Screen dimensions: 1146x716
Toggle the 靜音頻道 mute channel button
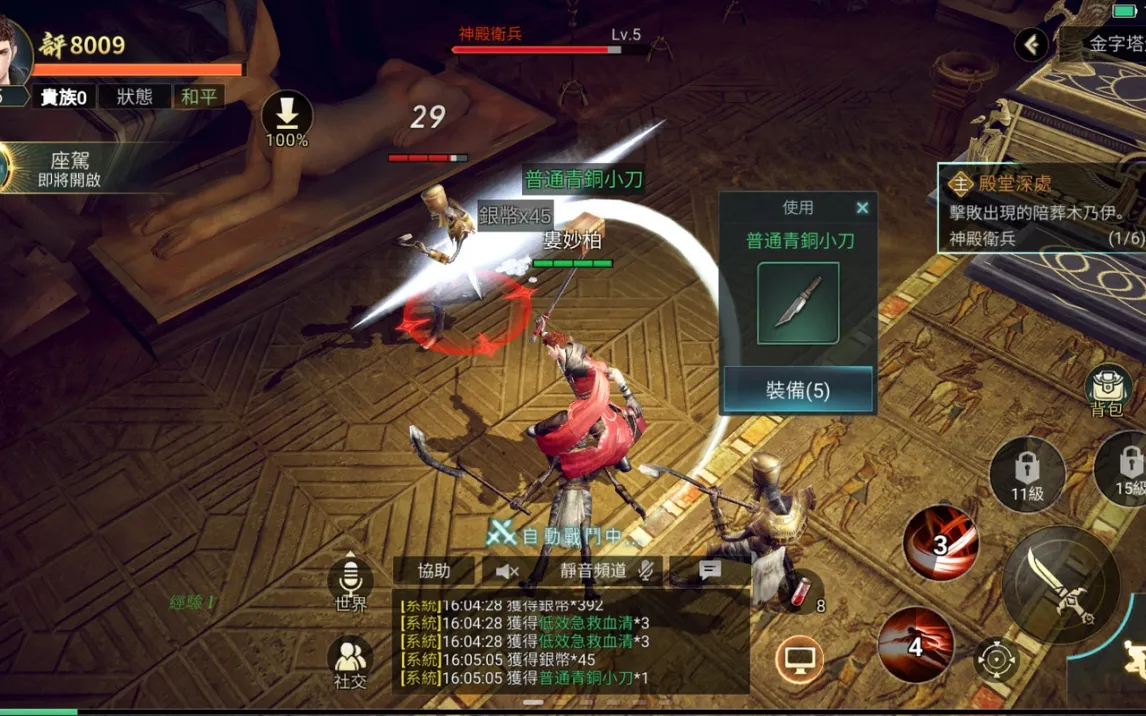(606, 571)
